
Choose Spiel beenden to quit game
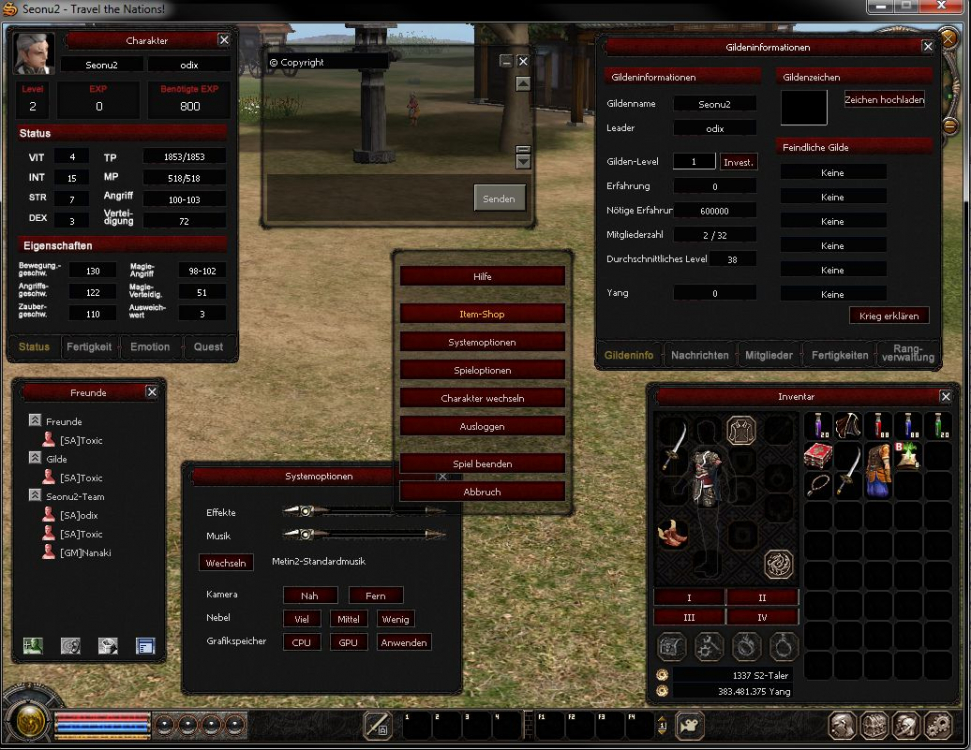(x=482, y=464)
